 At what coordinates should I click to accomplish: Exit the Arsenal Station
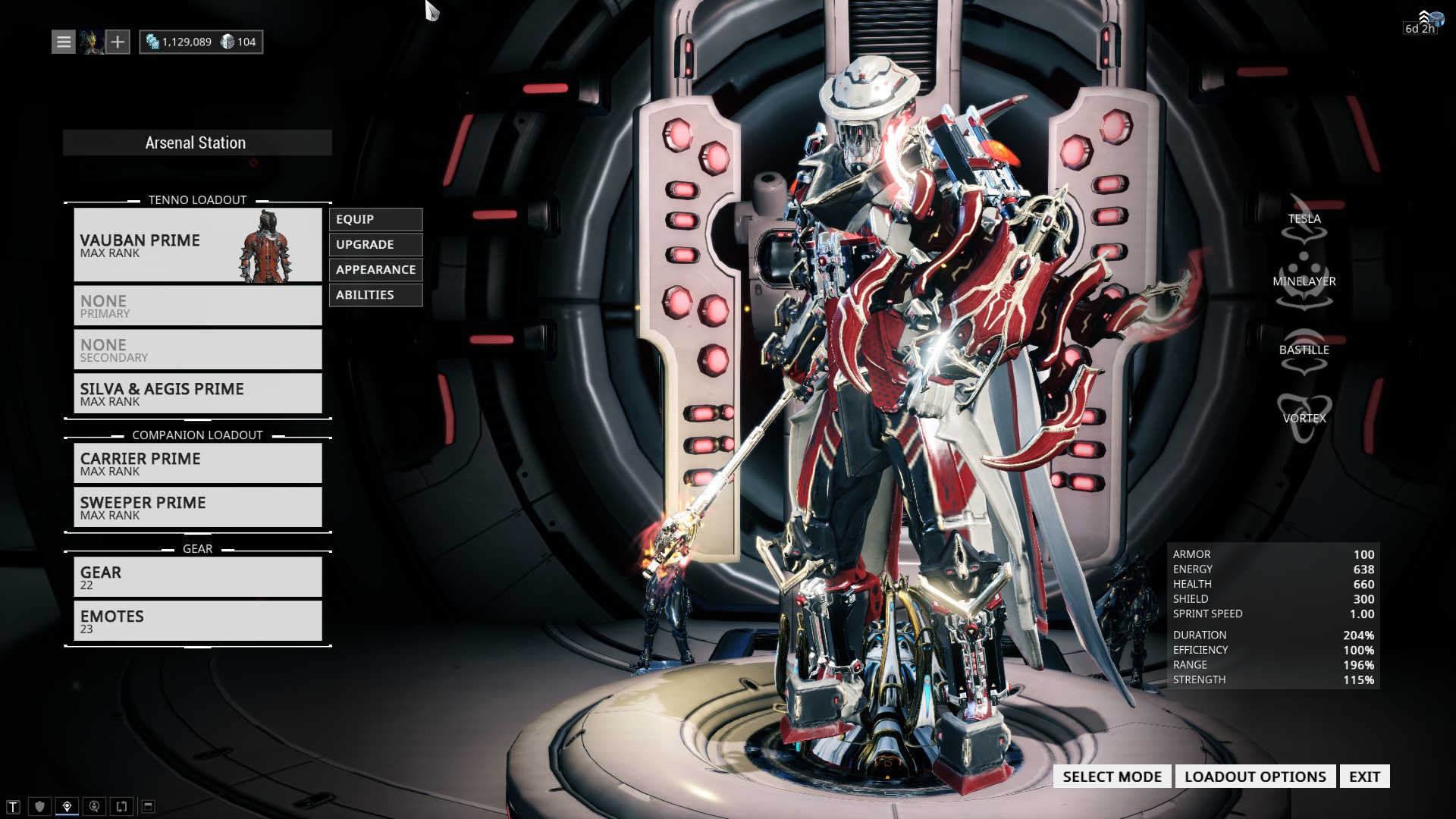(x=1364, y=777)
